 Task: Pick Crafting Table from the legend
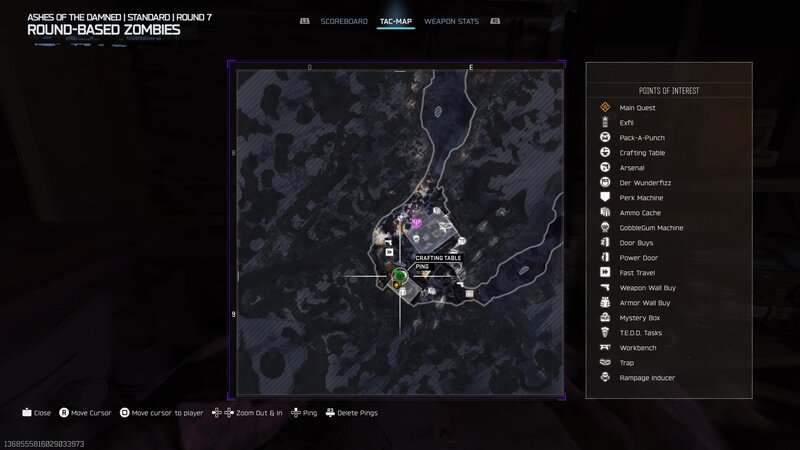pyautogui.click(x=642, y=153)
